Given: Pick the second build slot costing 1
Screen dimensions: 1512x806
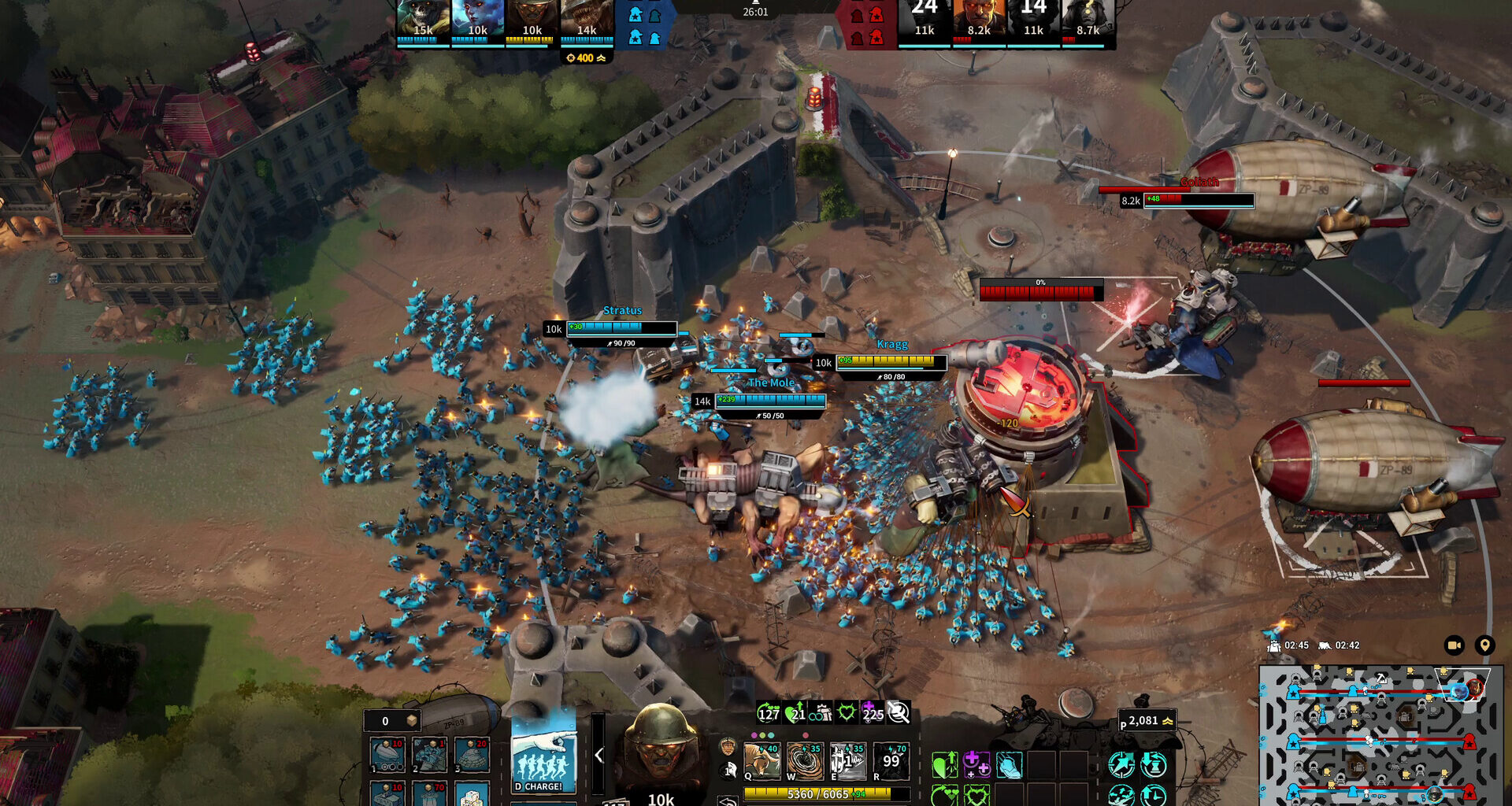Looking at the screenshot, I should click(x=430, y=756).
